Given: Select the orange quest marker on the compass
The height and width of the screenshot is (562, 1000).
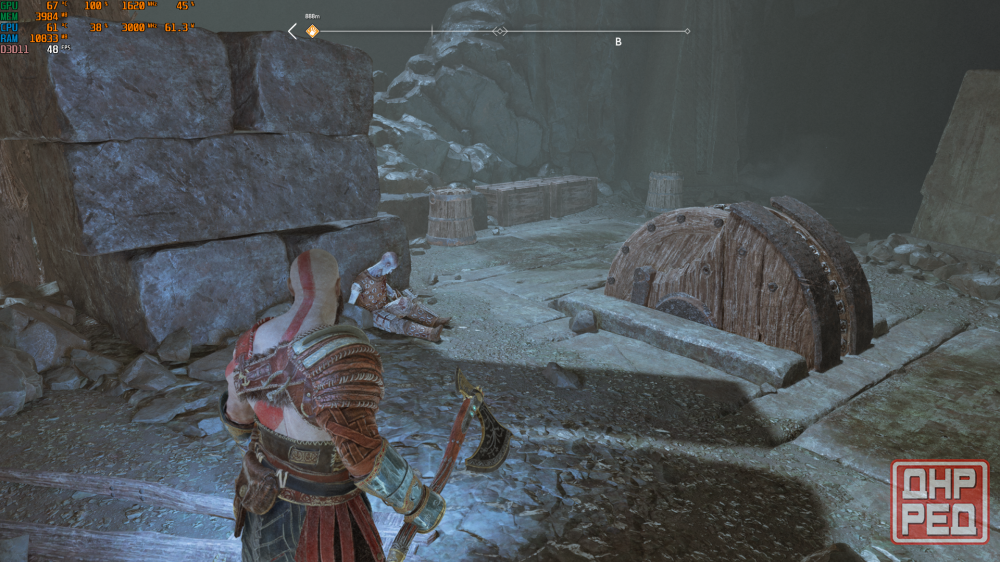Looking at the screenshot, I should (312, 31).
